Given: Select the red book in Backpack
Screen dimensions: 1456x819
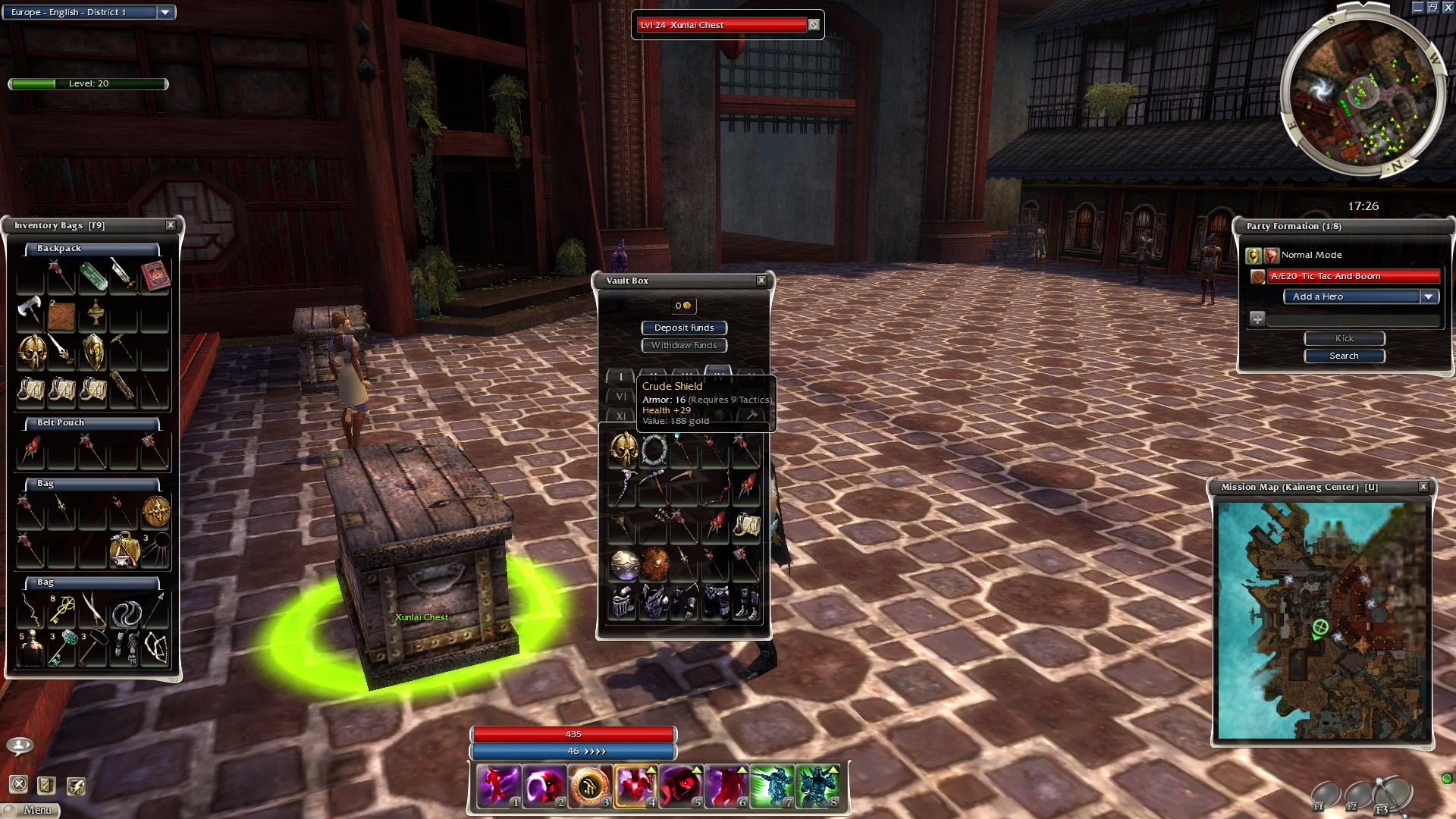Looking at the screenshot, I should 155,275.
